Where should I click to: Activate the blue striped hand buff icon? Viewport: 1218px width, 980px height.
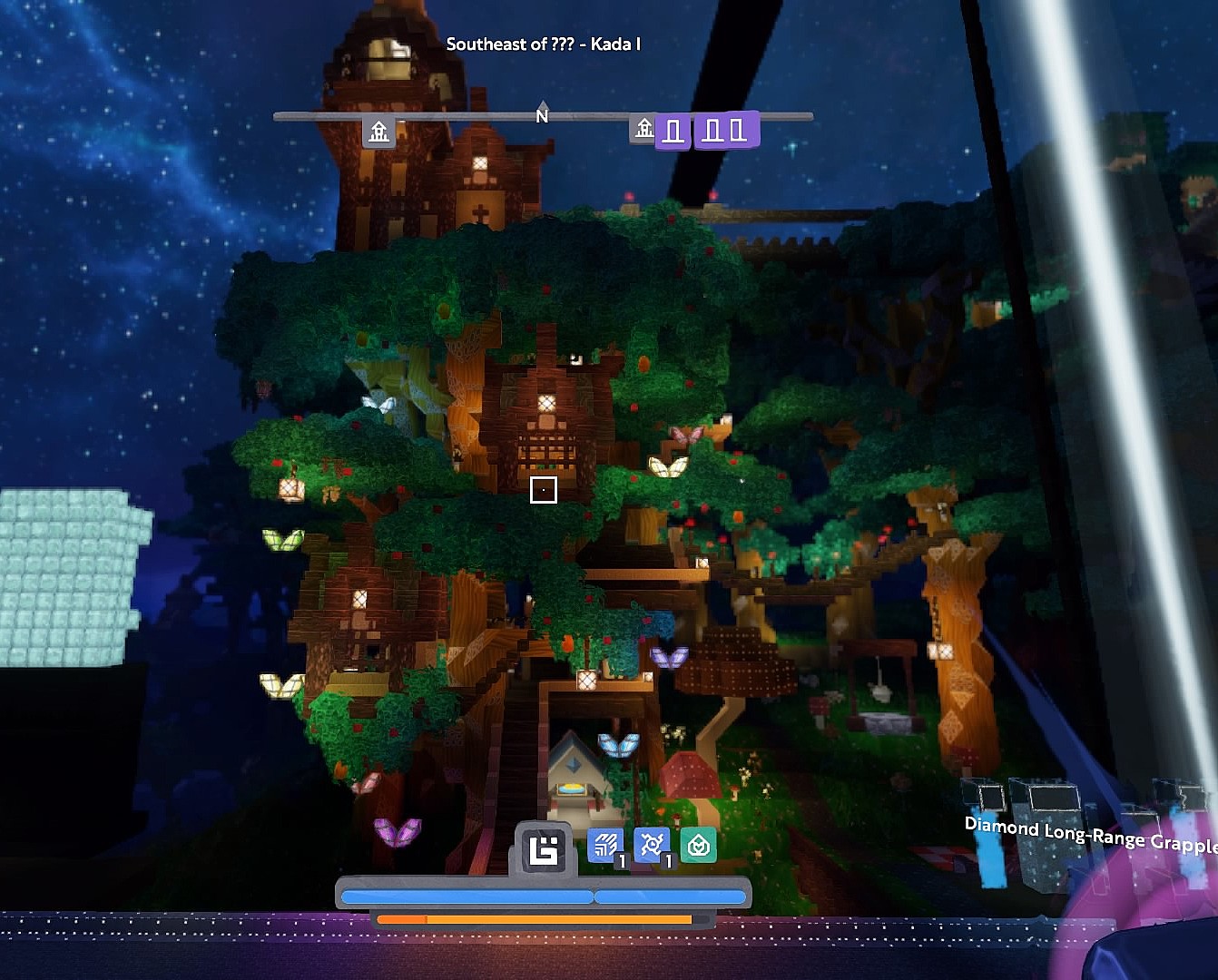click(604, 846)
